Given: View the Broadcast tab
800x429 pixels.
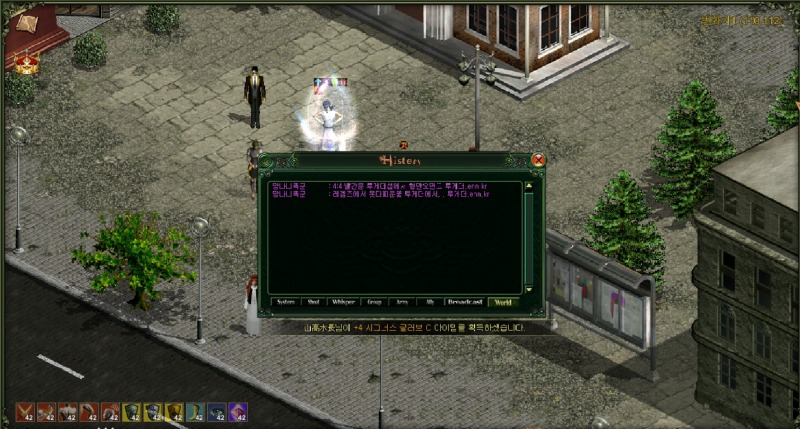Looking at the screenshot, I should point(465,300).
